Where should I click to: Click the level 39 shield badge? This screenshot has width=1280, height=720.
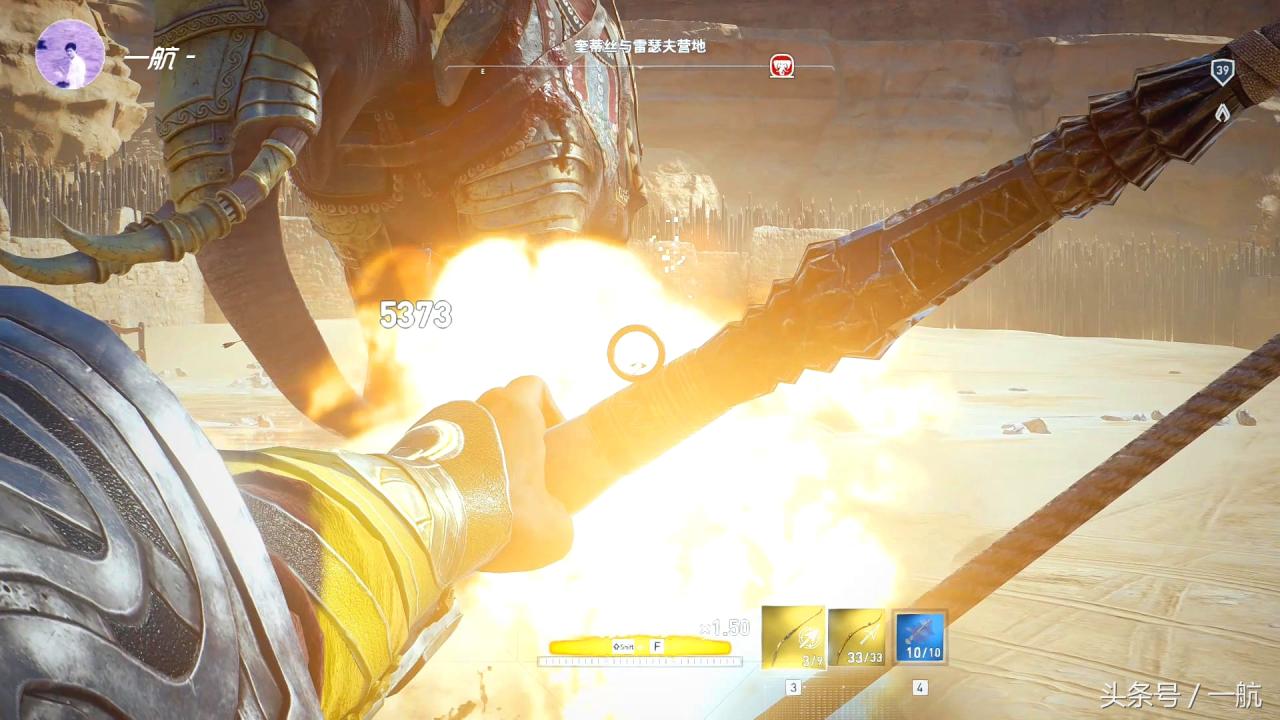coord(1222,71)
